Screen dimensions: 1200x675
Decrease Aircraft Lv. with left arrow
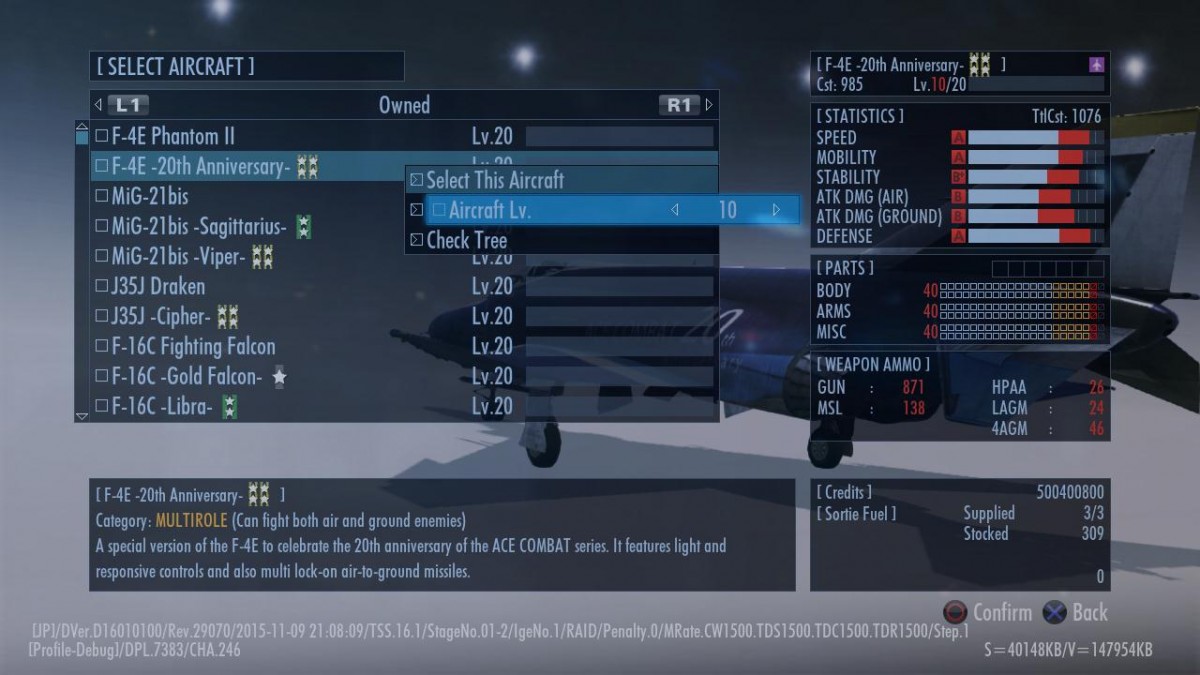[675, 210]
